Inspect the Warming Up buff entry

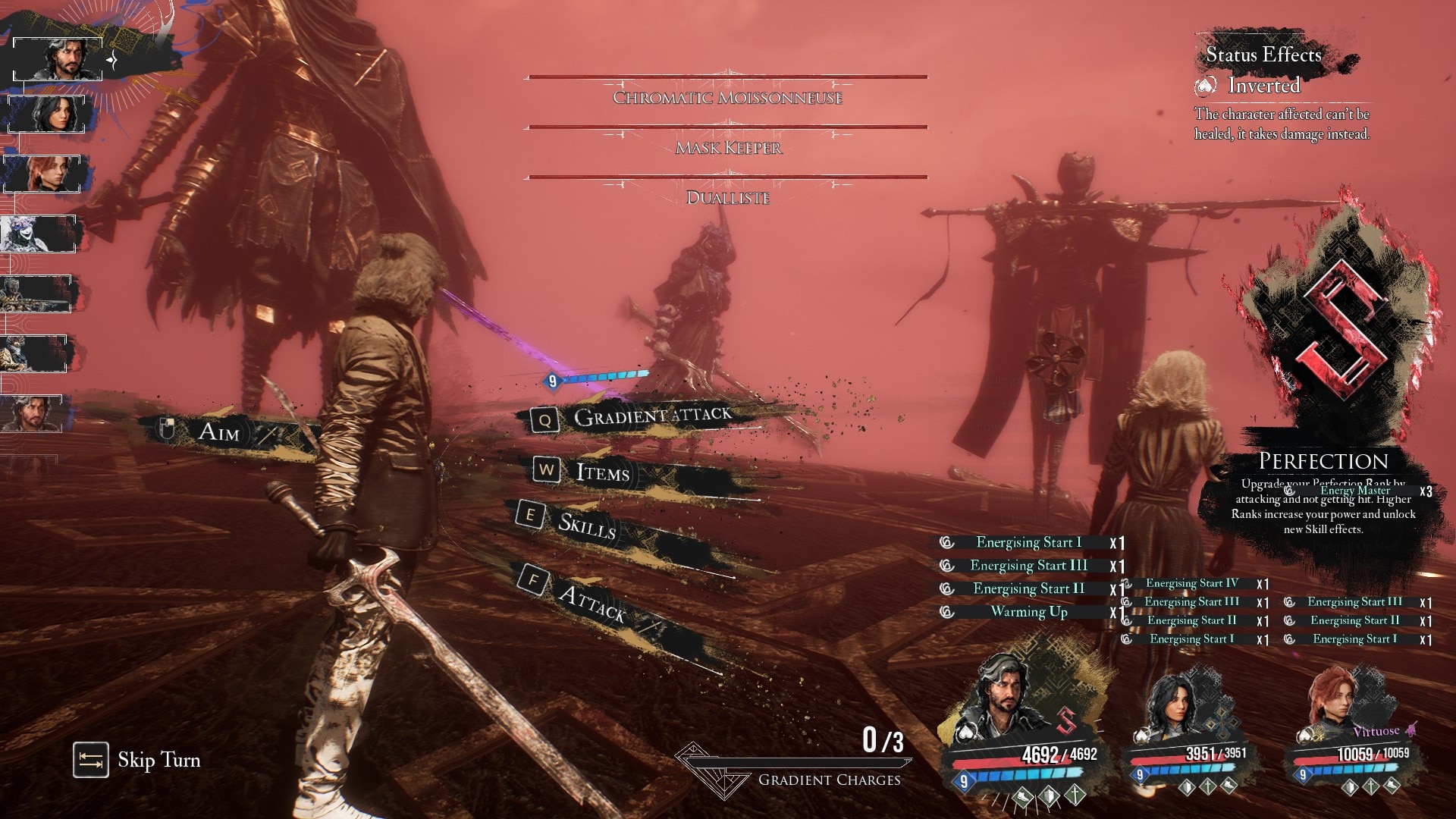tap(1028, 612)
